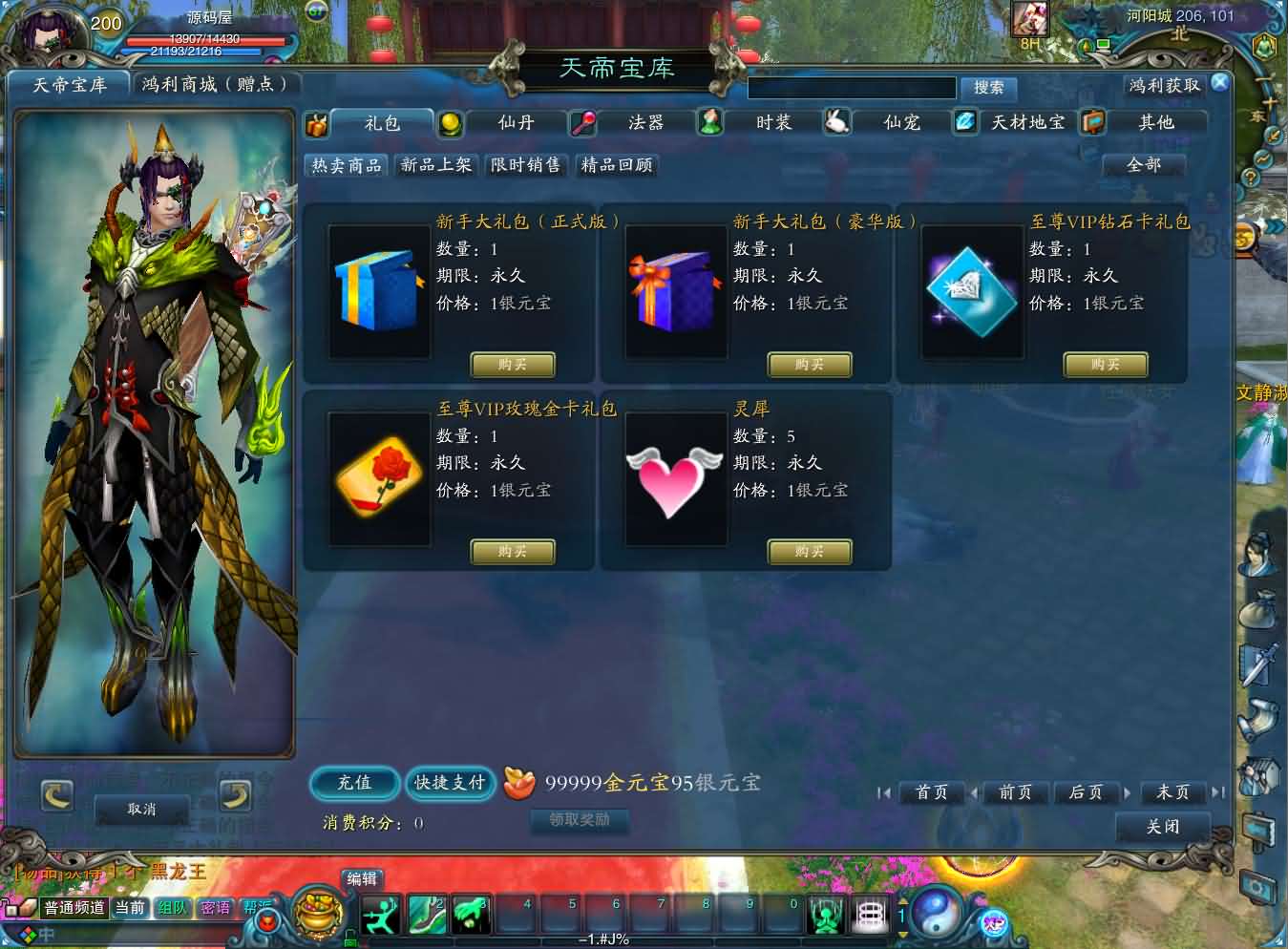Select the 当前 chat channel
1288x949 pixels.
tap(130, 908)
